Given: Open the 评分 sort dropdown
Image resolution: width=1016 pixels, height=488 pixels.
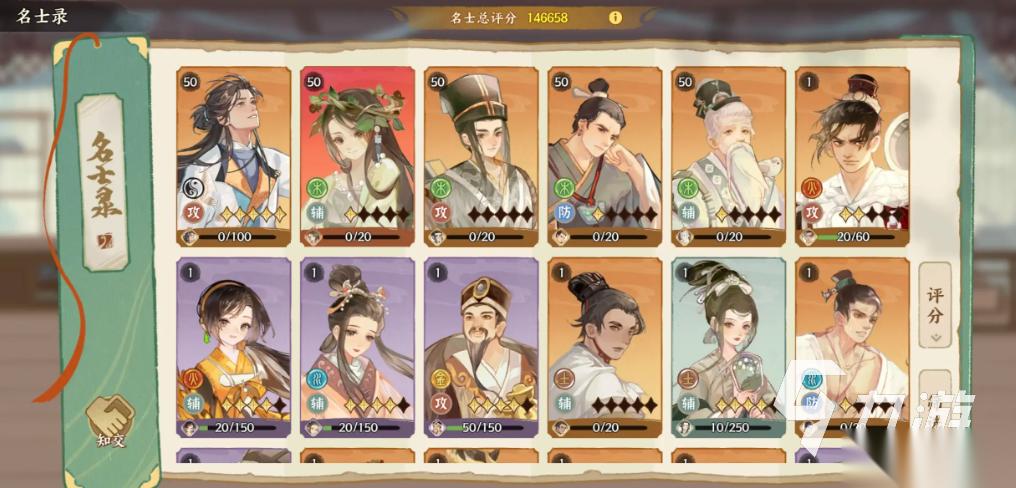Looking at the screenshot, I should [x=934, y=305].
